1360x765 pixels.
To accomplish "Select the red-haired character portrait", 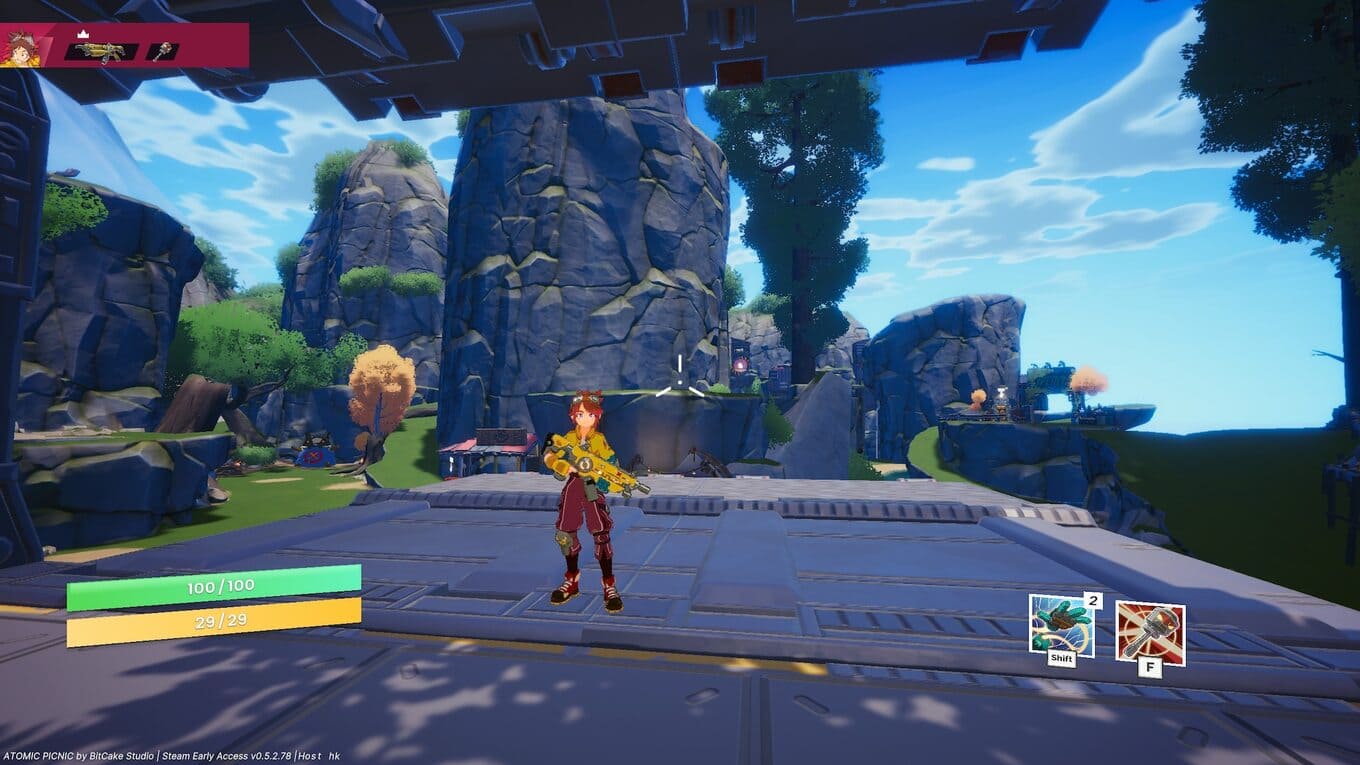I will pos(19,46).
